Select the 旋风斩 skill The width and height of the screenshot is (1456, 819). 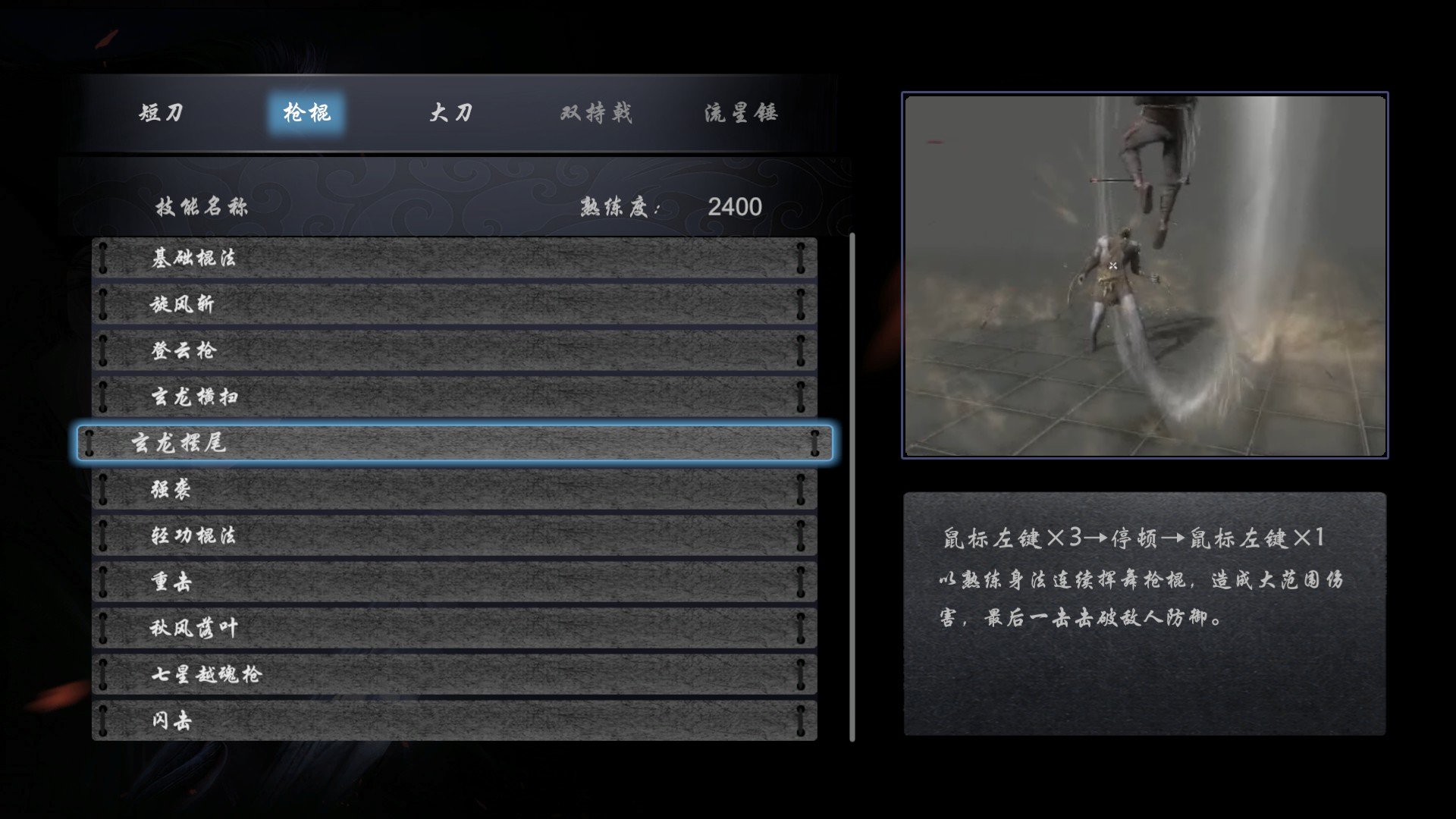point(455,304)
